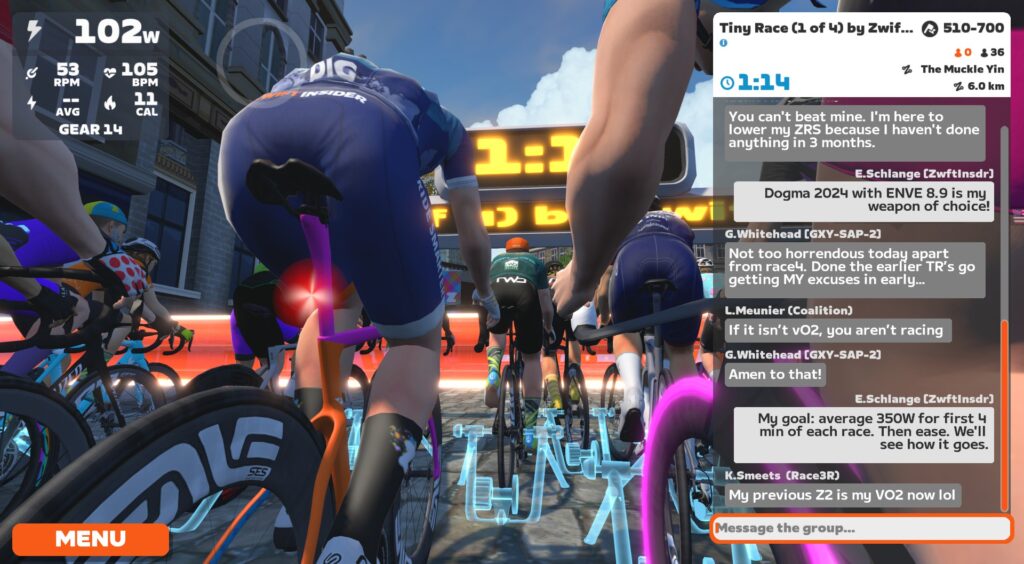
Task: Select E.Schlange's 350W goal message
Action: point(864,434)
